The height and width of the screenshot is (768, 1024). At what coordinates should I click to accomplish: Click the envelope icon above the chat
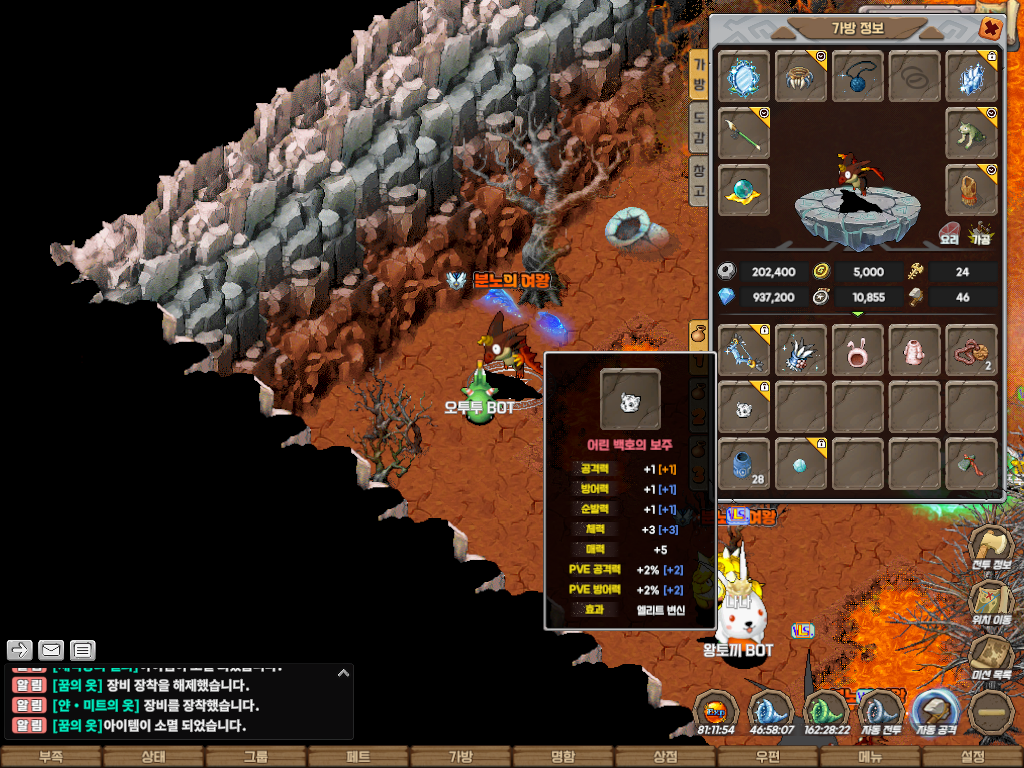pyautogui.click(x=51, y=650)
